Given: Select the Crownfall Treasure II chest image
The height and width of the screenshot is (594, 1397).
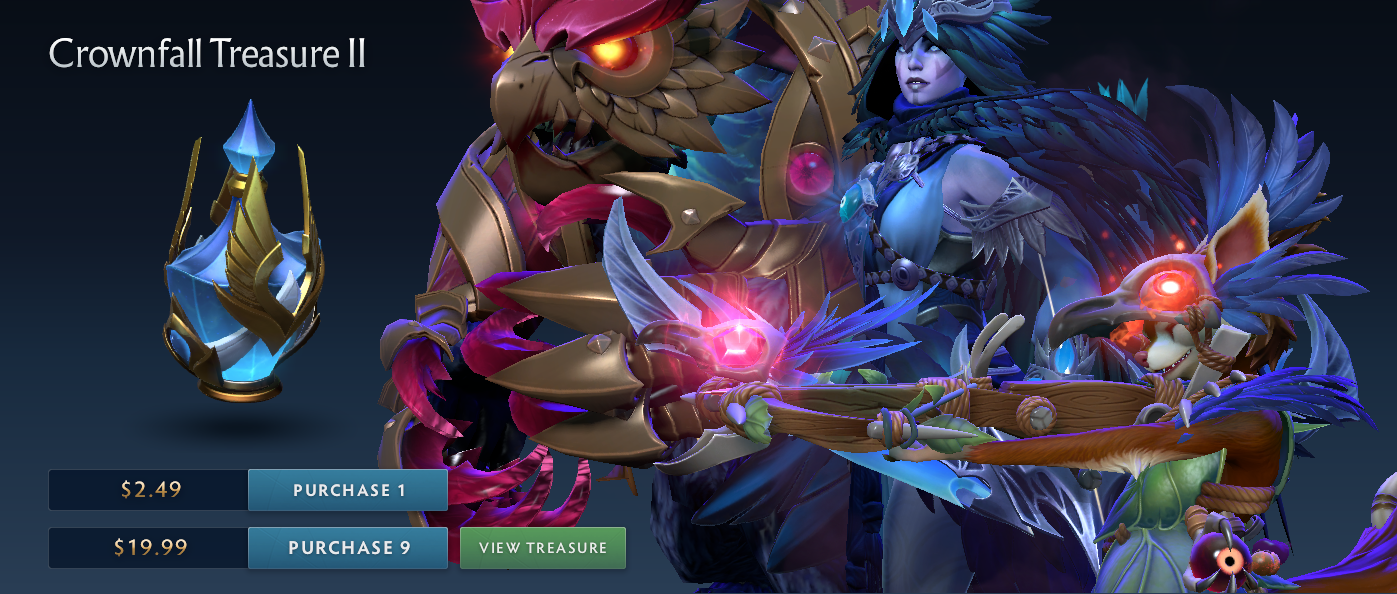Looking at the screenshot, I should click(243, 266).
